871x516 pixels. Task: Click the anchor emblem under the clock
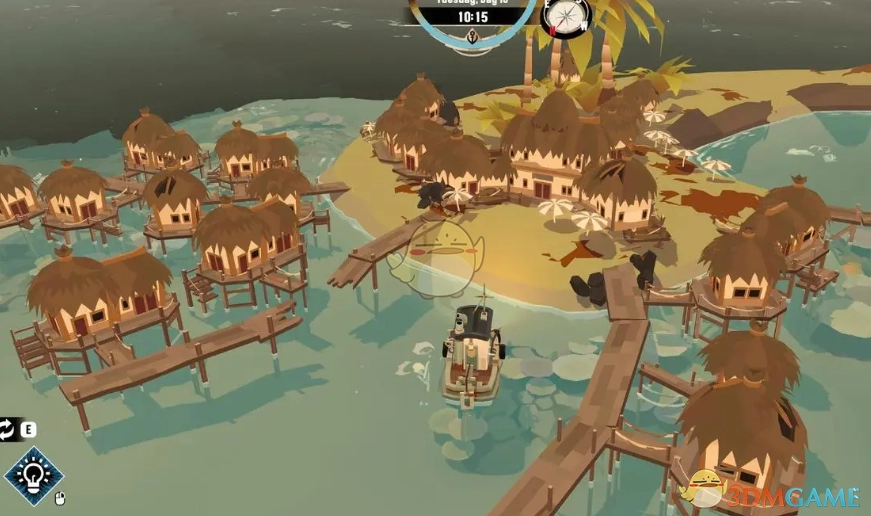[x=472, y=39]
